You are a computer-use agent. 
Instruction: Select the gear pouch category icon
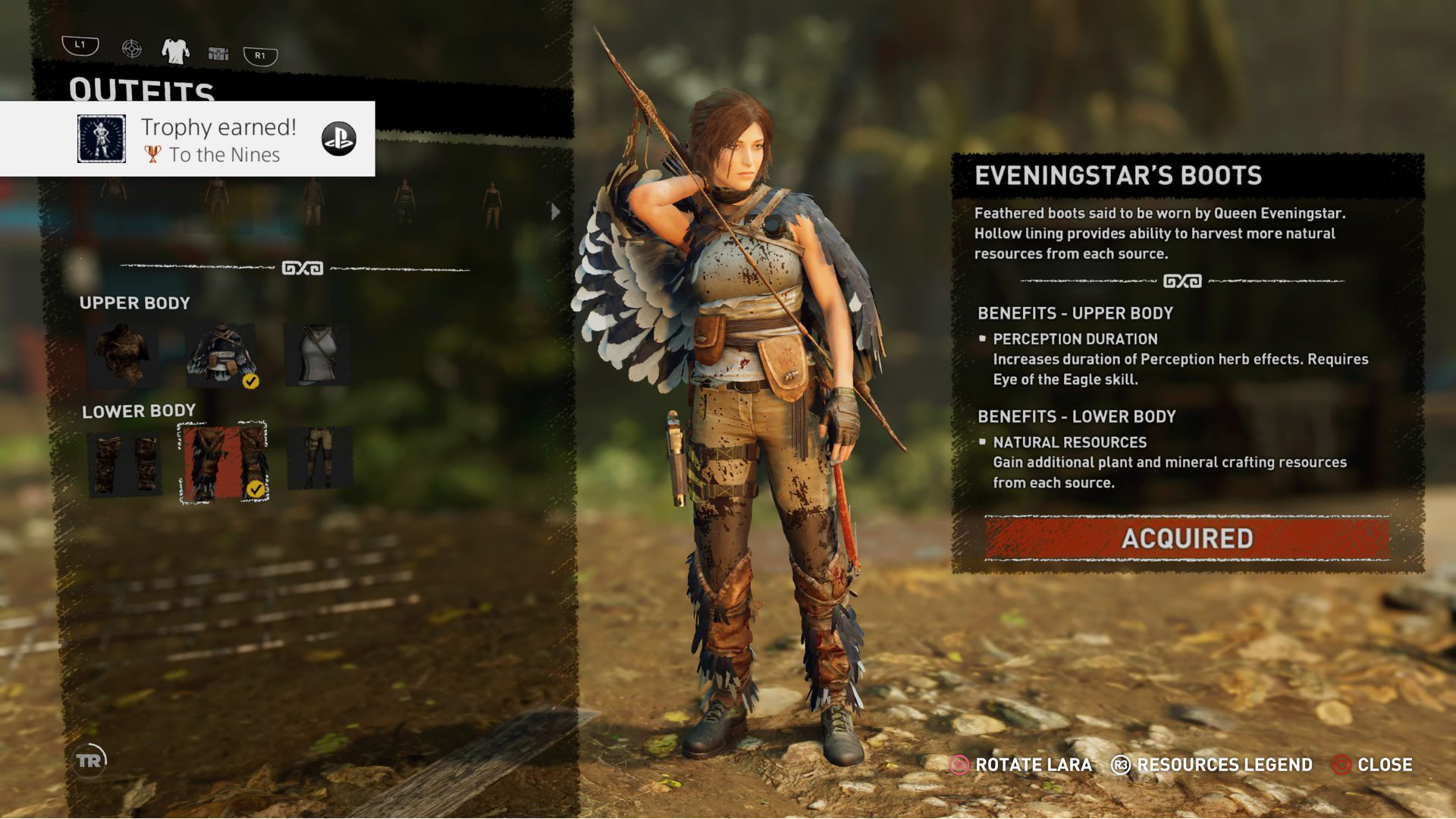[x=218, y=52]
